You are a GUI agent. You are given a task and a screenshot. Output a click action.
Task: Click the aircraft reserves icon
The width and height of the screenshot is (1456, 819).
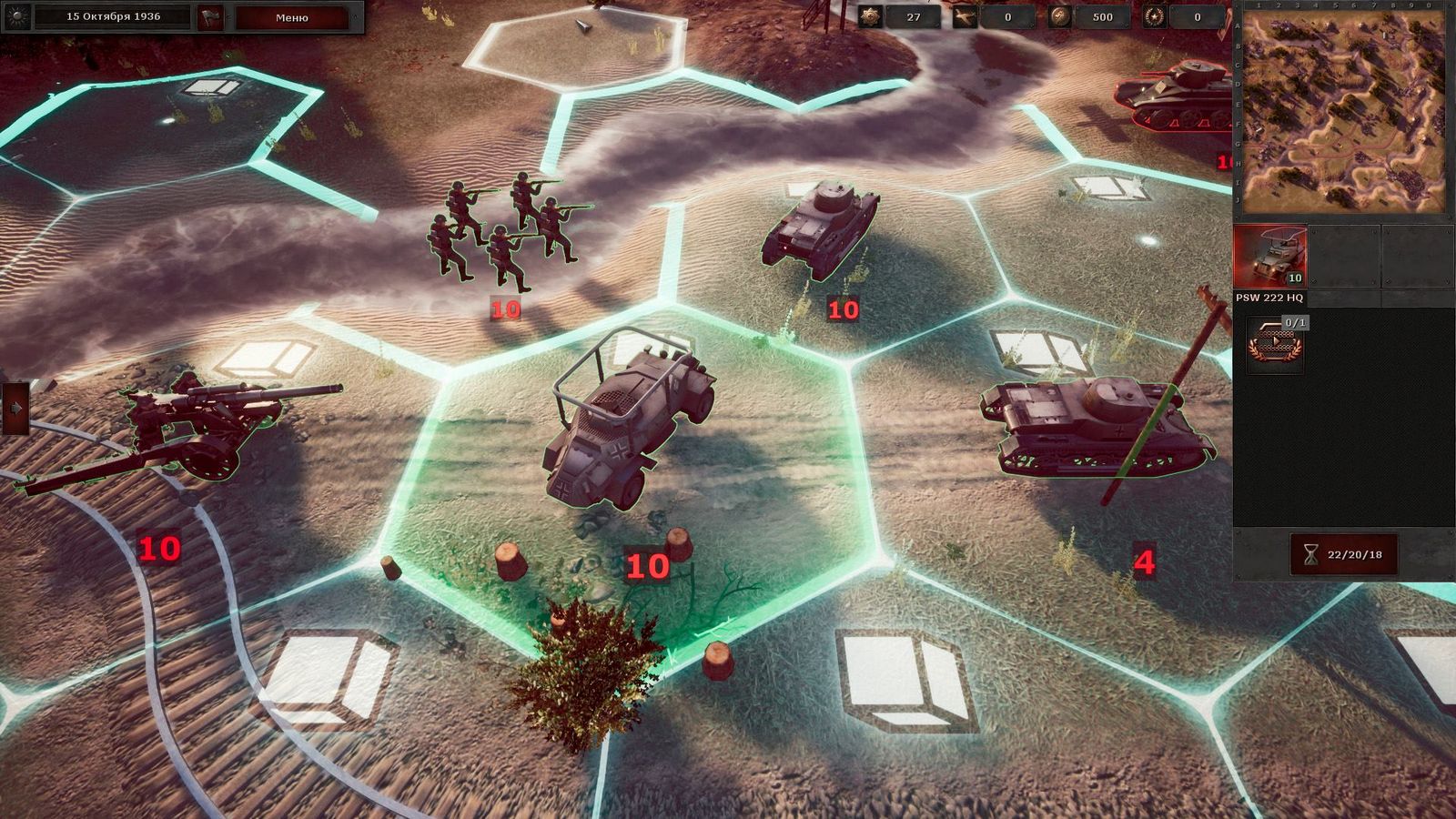click(x=964, y=18)
